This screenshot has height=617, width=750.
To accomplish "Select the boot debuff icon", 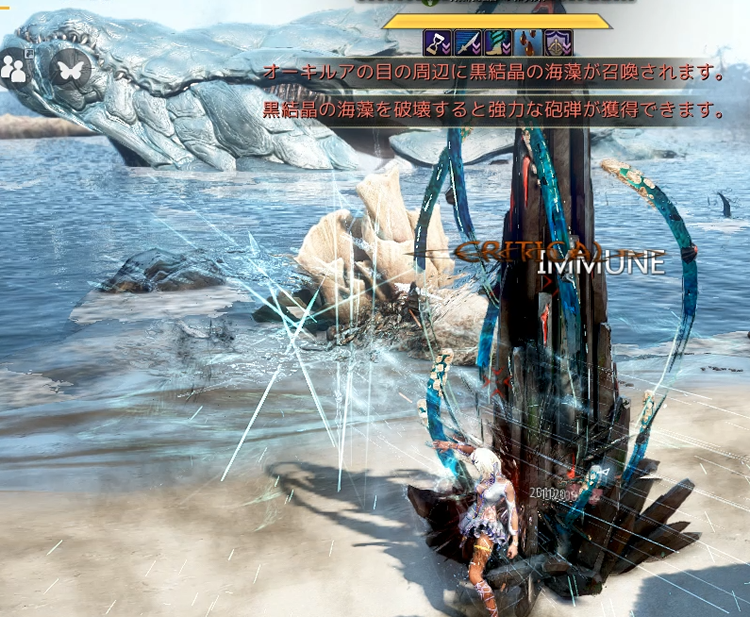I will tap(497, 43).
